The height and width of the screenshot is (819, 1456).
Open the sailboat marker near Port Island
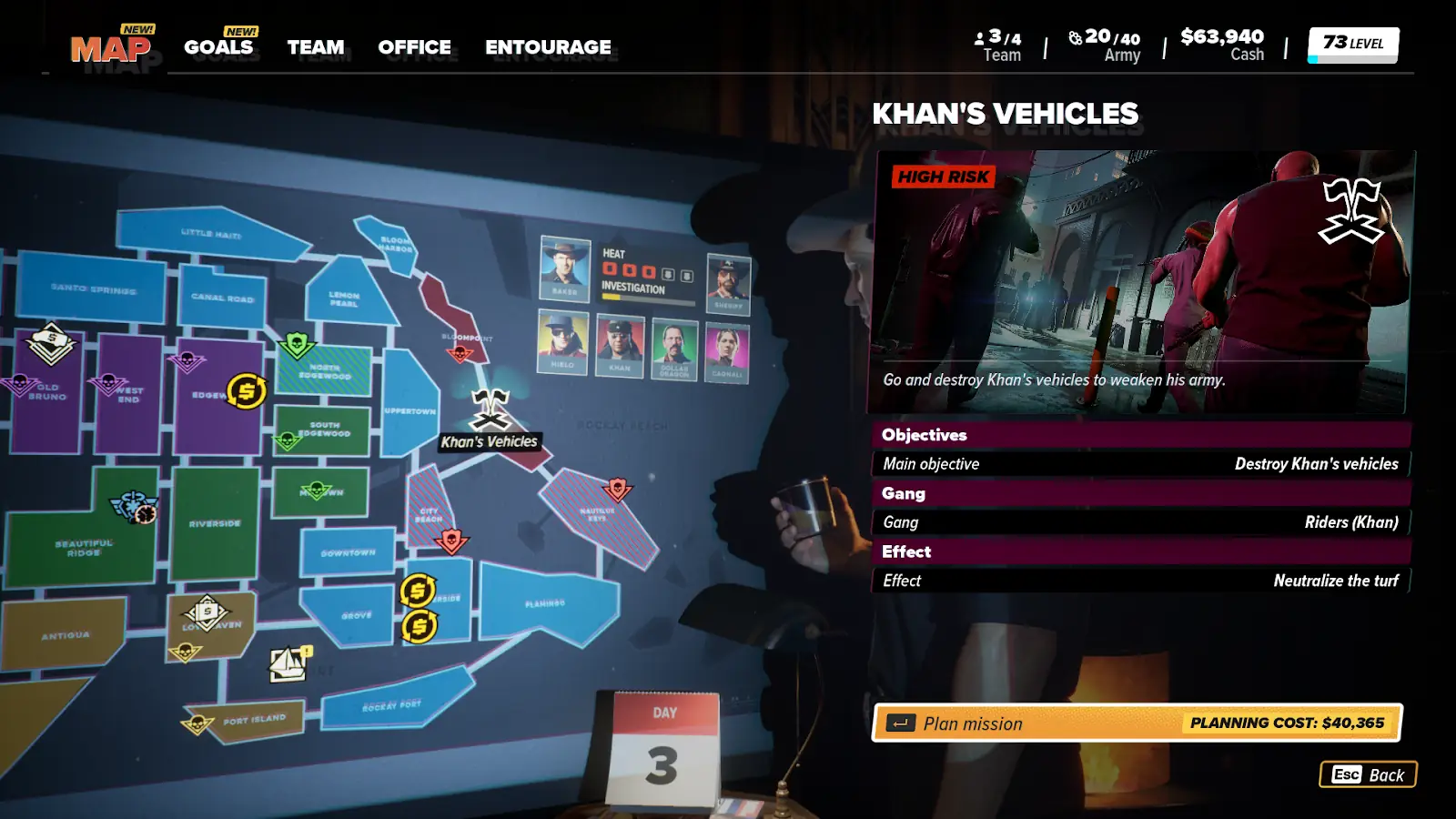(x=289, y=664)
